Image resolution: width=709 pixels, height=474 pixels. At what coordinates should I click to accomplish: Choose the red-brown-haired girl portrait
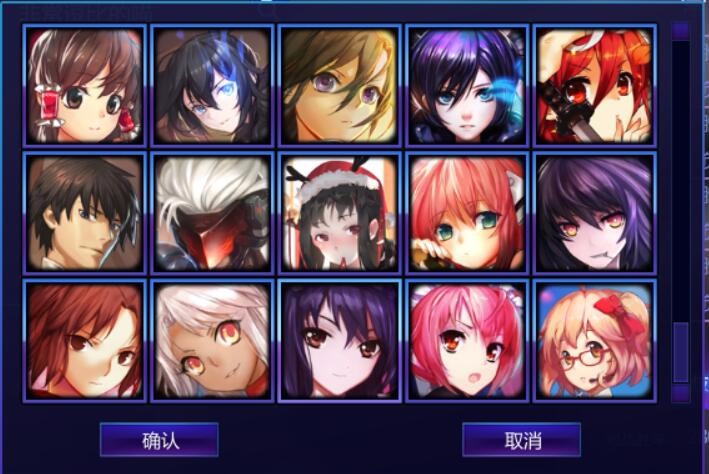click(x=84, y=341)
